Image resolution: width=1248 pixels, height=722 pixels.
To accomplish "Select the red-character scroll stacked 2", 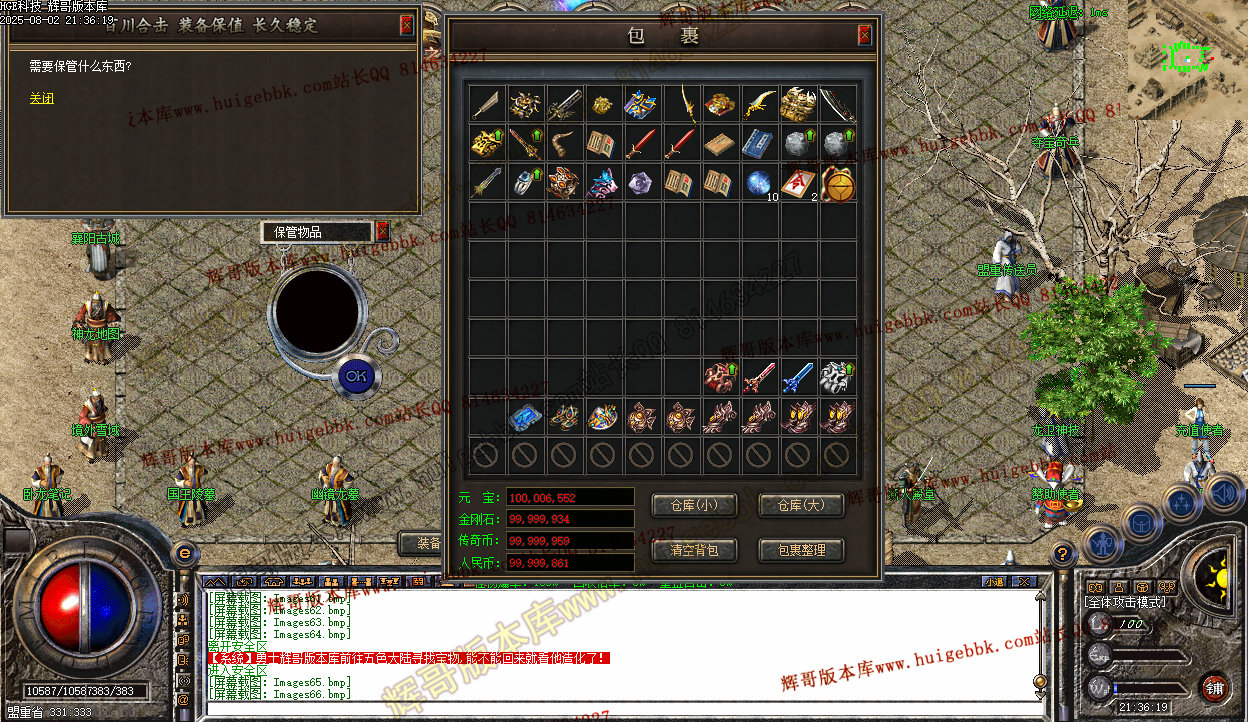I will [798, 183].
